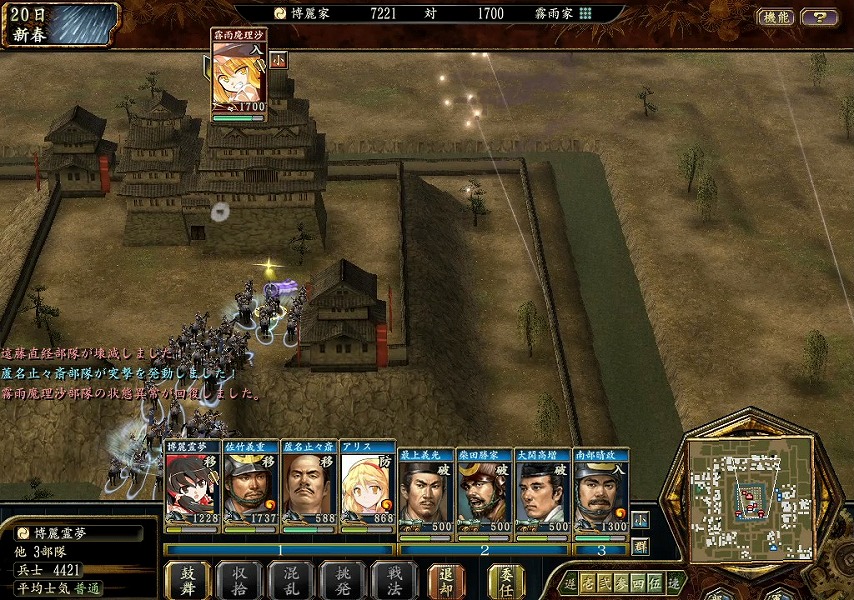Screen dimensions: 854x600
Task: Open the 機能 function menu
Action: 775,17
